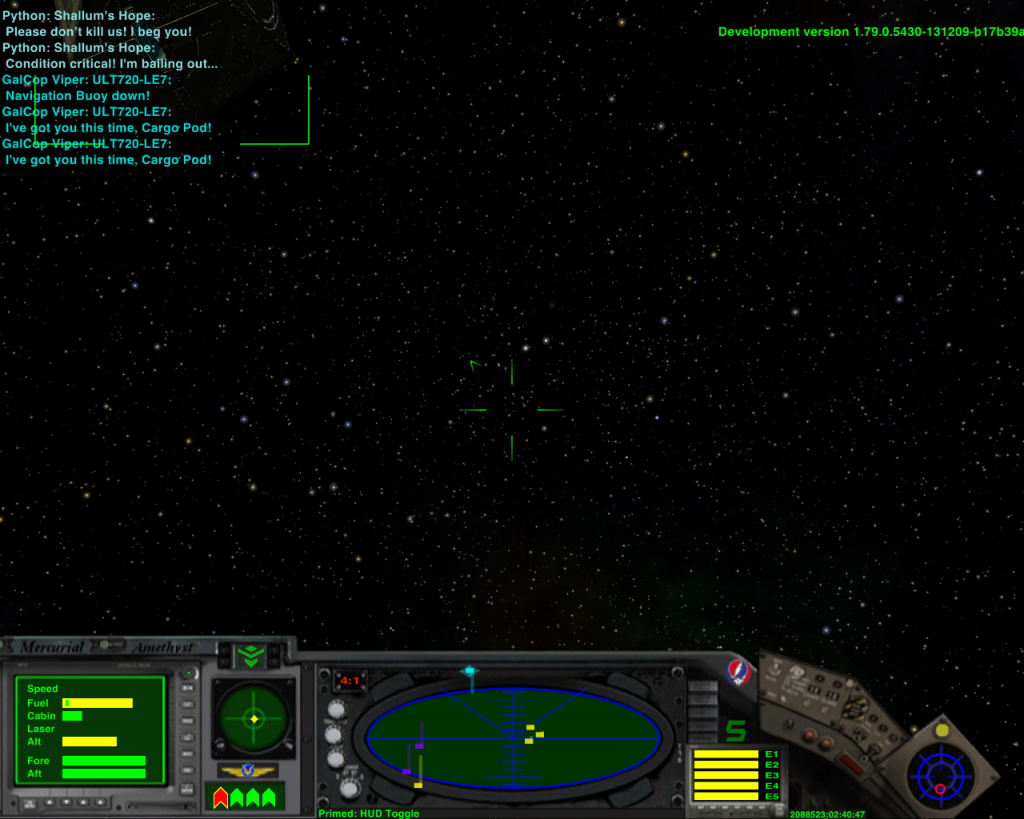
Task: Select the green circular crosshair scope
Action: 254,718
